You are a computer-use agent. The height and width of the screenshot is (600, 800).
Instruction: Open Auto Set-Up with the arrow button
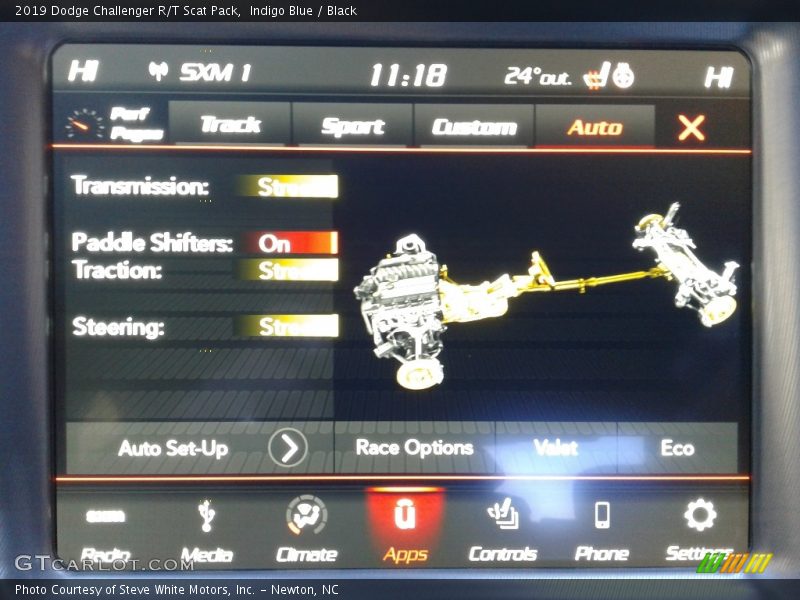click(287, 448)
